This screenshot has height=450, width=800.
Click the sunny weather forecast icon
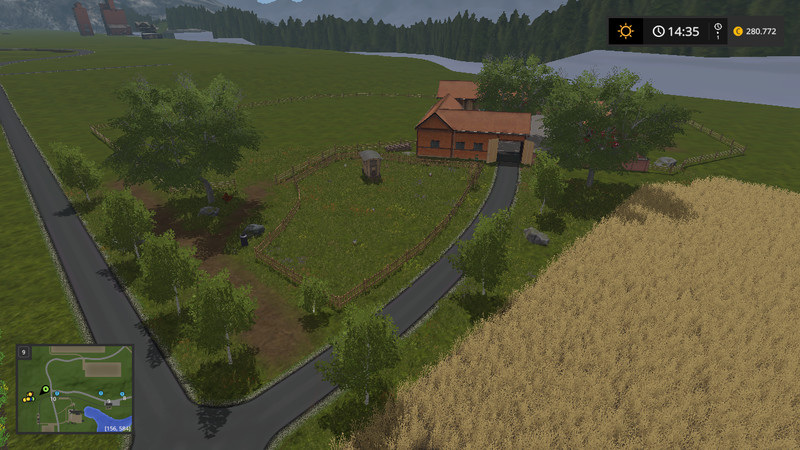626,31
